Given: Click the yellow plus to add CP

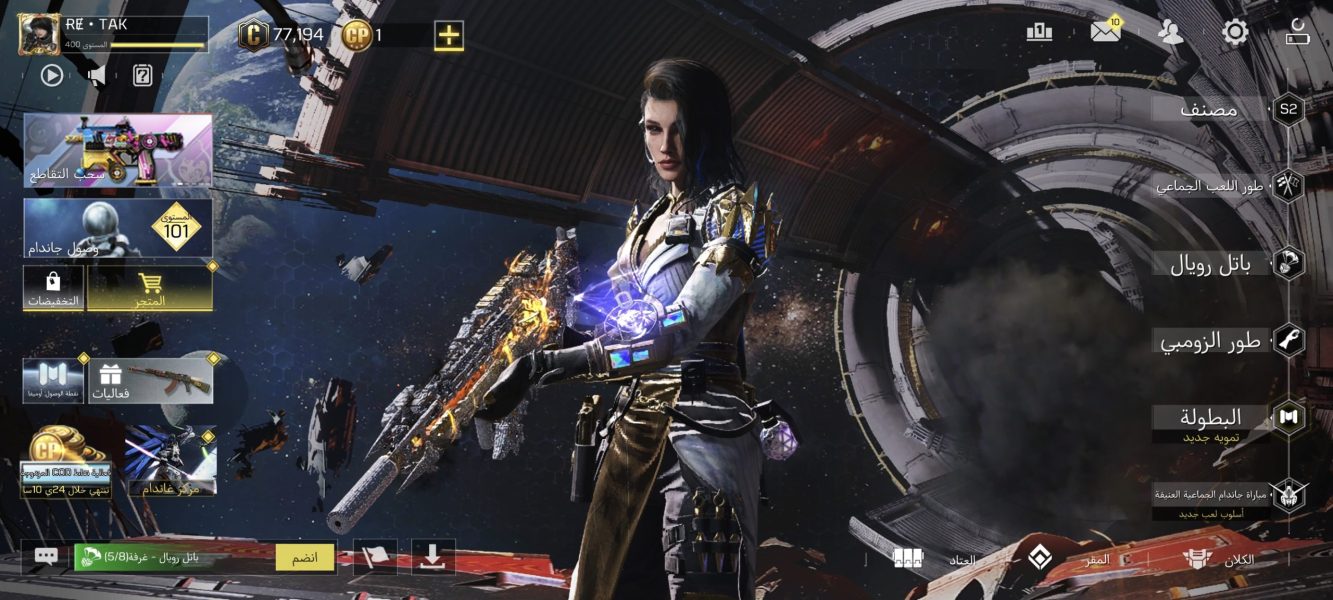Looking at the screenshot, I should 448,36.
